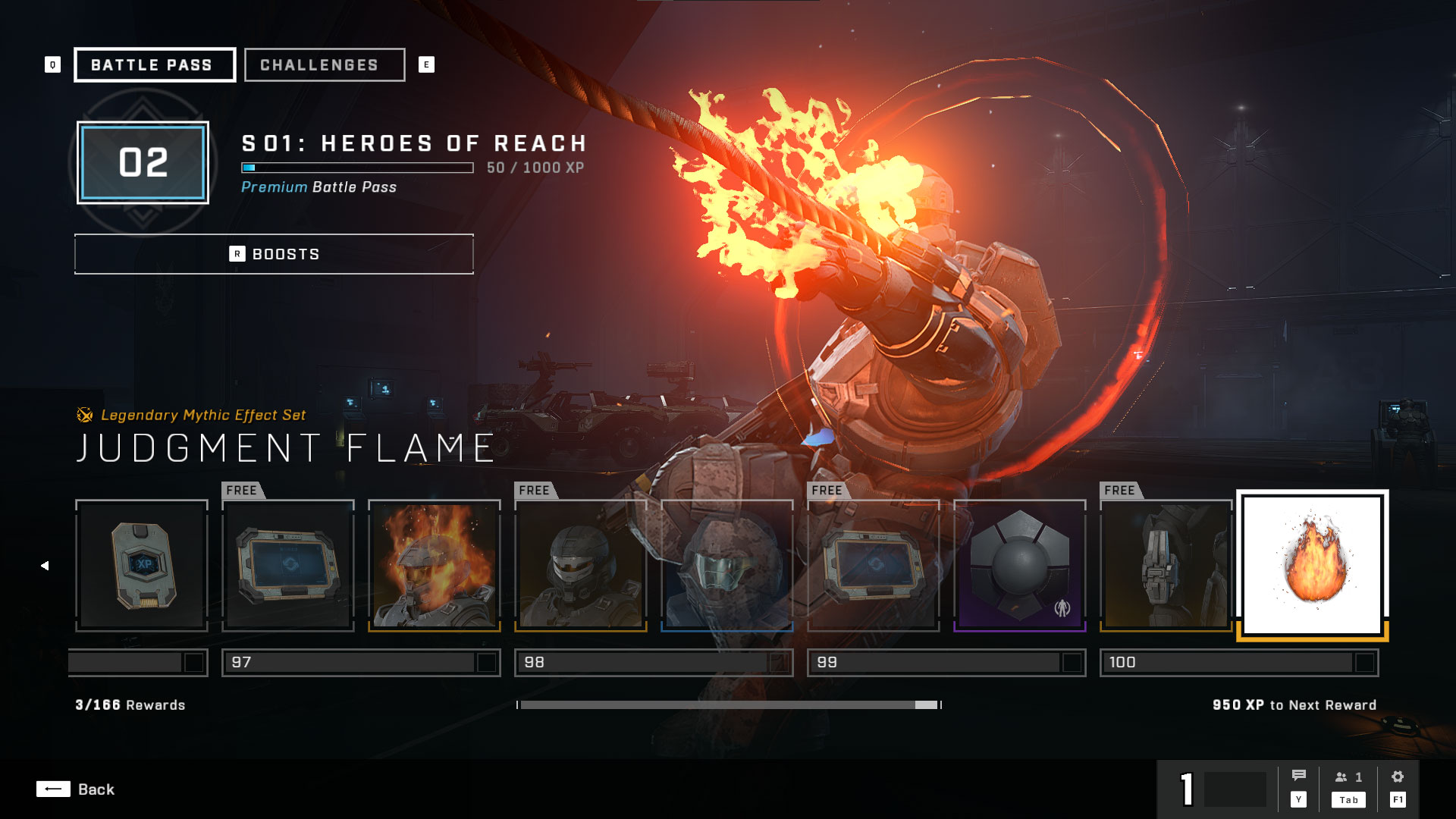Select the Judgment Flame reward tile
This screenshot has height=819, width=1456.
pos(1313,566)
